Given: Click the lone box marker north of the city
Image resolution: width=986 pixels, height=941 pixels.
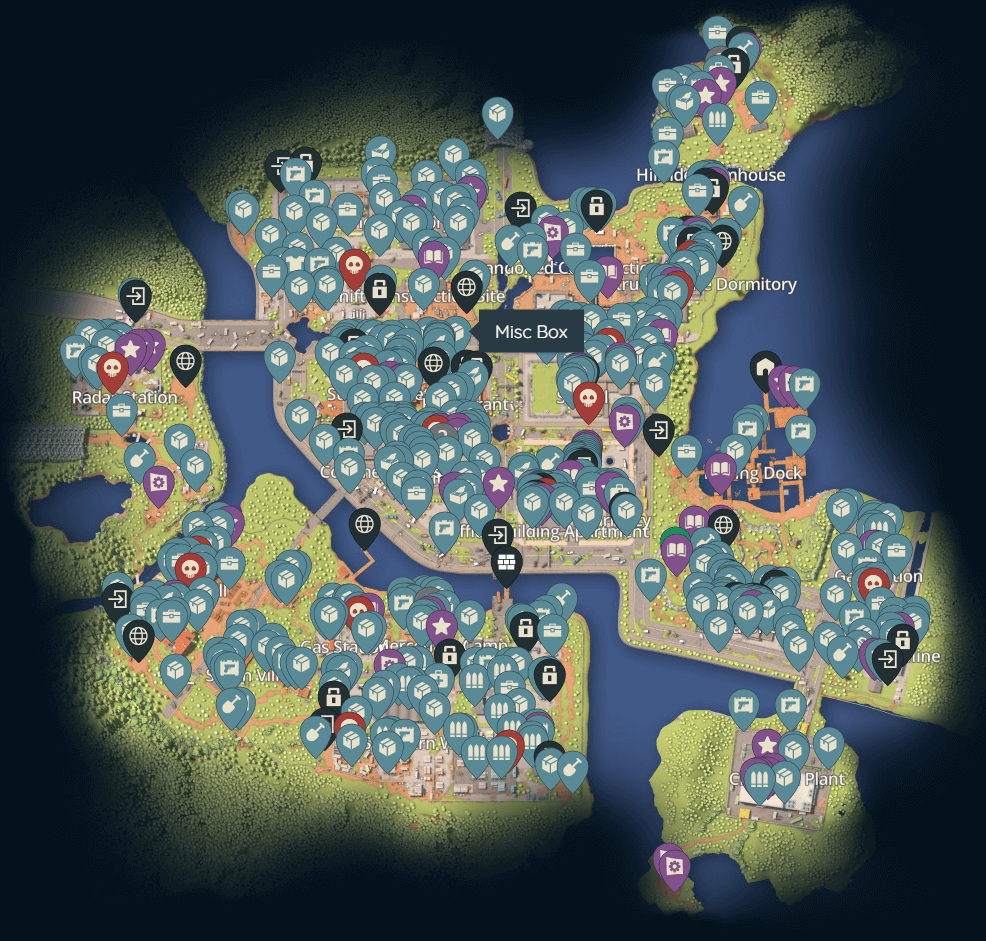Looking at the screenshot, I should tap(497, 116).
